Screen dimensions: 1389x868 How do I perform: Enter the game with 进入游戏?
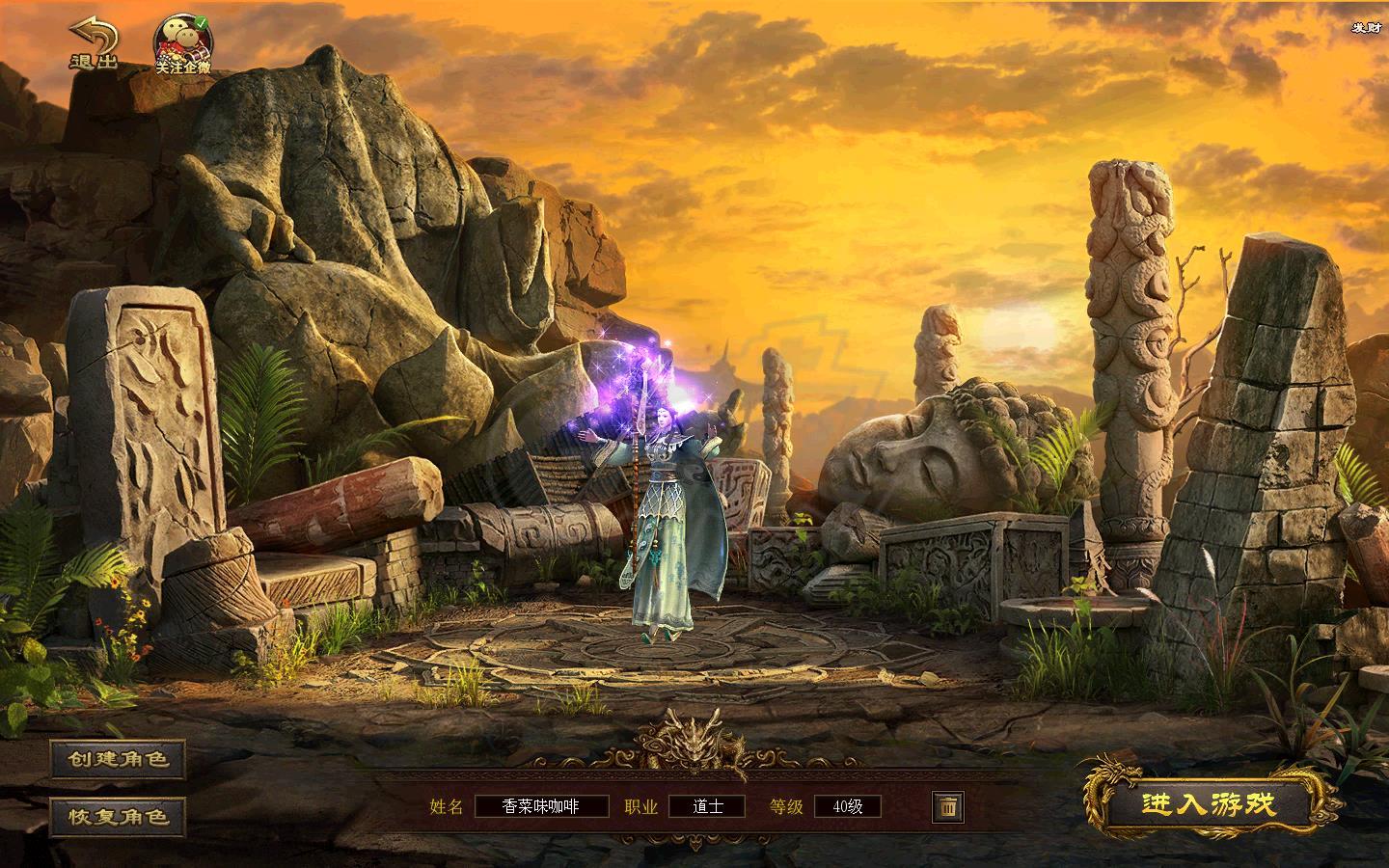1208,804
